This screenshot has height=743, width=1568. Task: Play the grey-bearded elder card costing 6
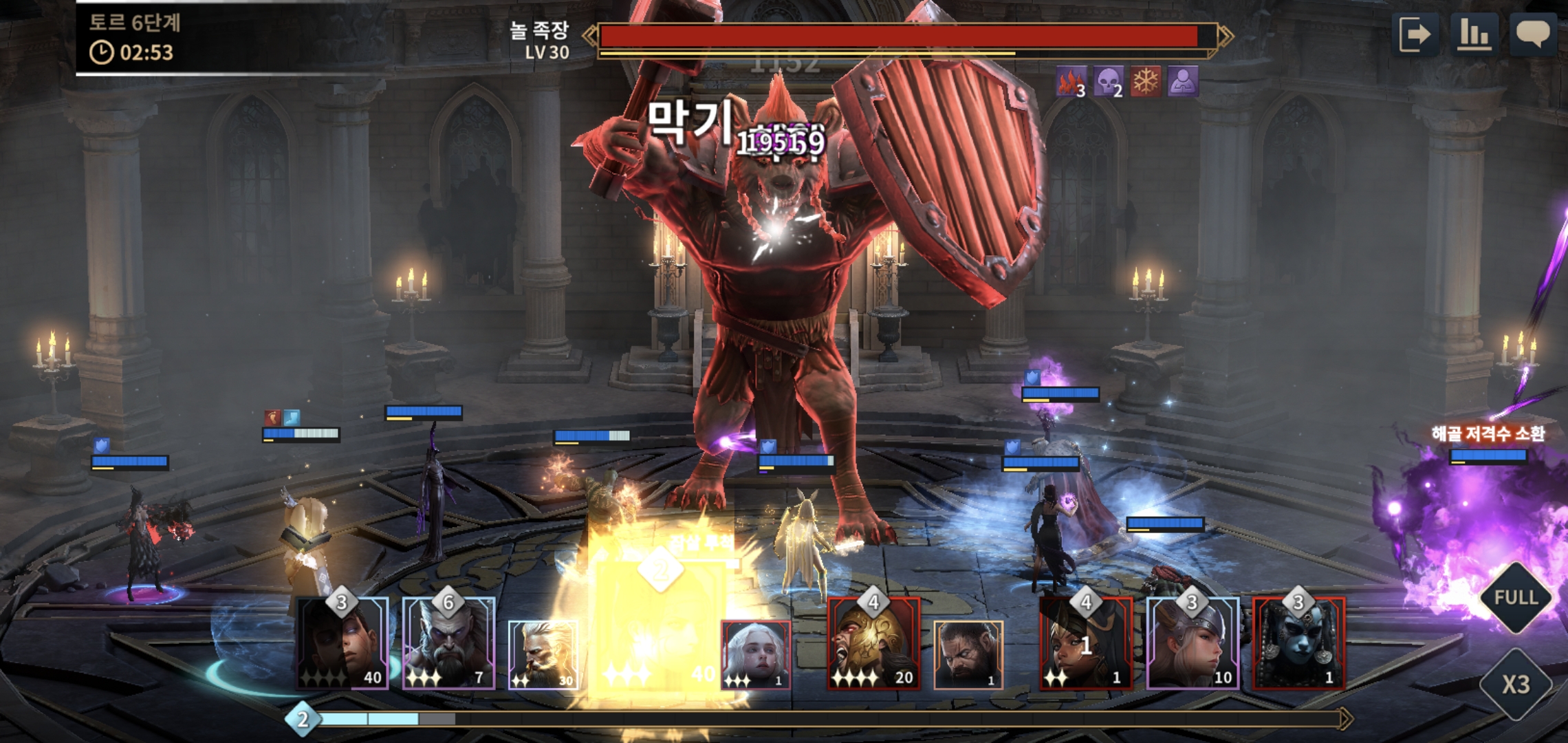[x=448, y=644]
